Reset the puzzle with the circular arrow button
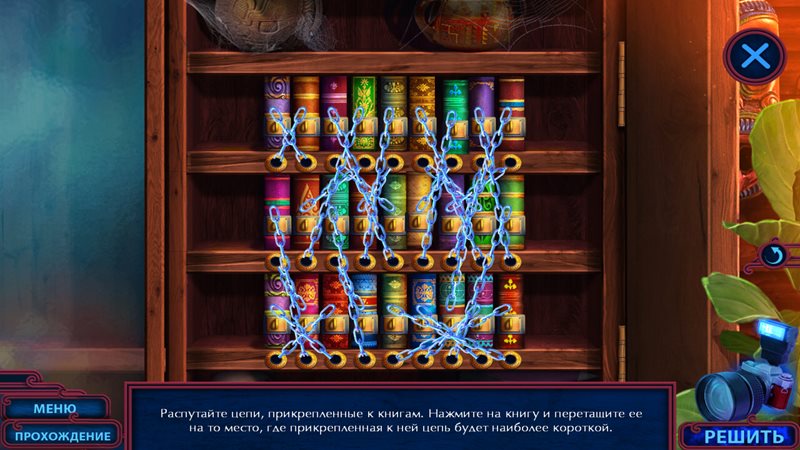The width and height of the screenshot is (800, 450). point(772,256)
